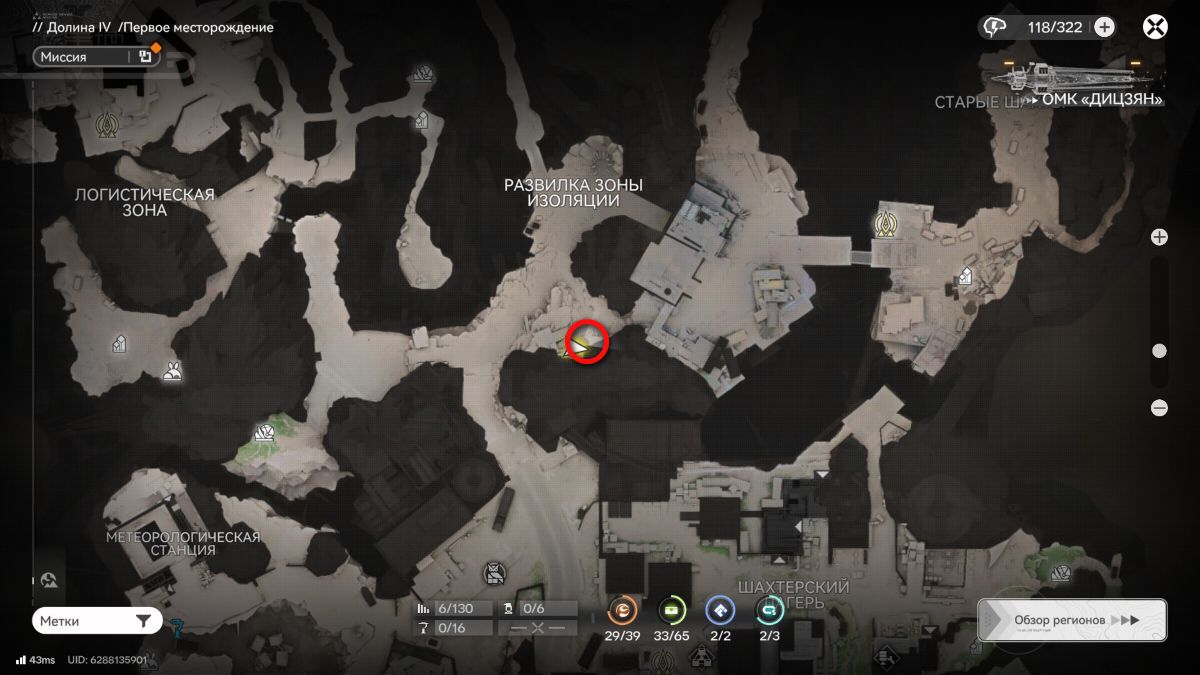This screenshot has height=675, width=1200.
Task: Select the rabbit marker in Логистическая зона
Action: coord(173,372)
